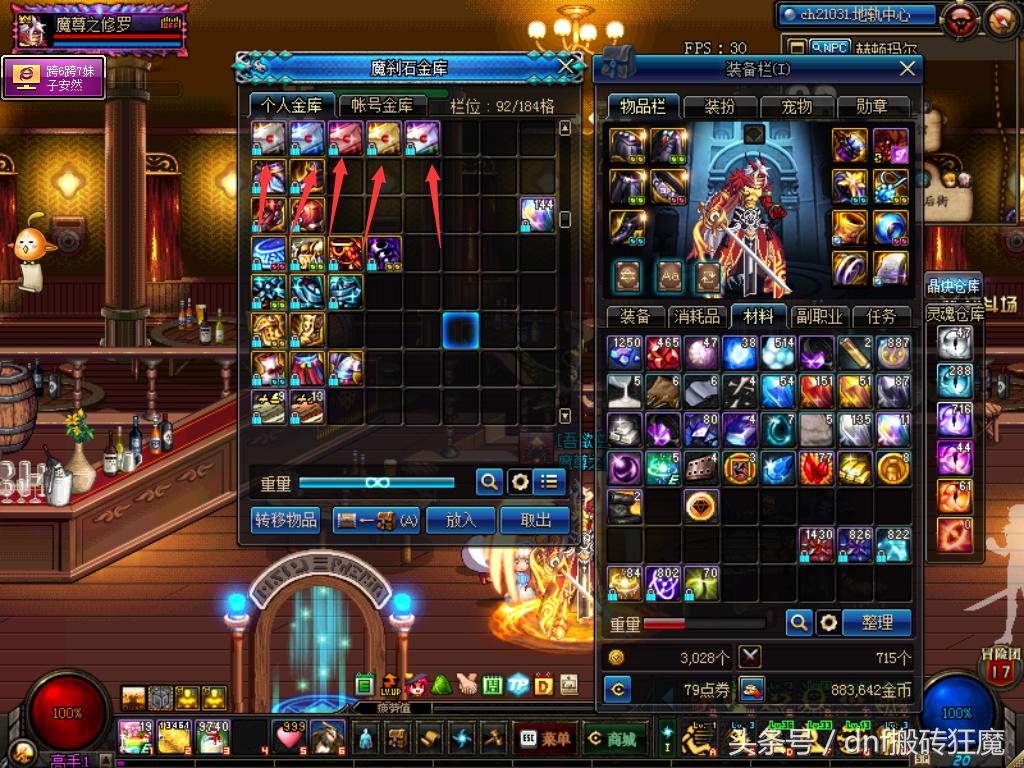Open the 副职业 tab
Viewport: 1024px width, 768px height.
818,316
